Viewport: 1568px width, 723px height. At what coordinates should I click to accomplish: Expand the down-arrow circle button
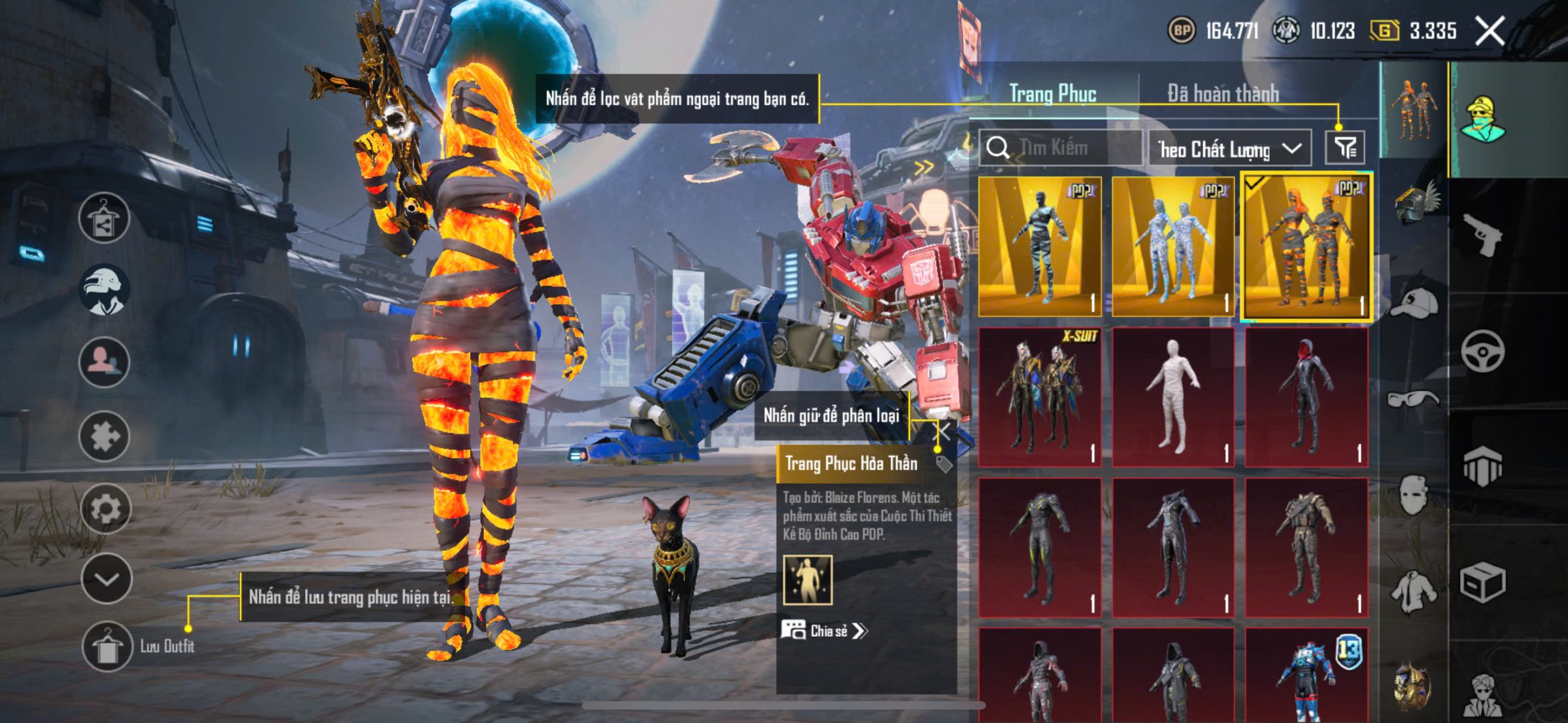click(107, 579)
